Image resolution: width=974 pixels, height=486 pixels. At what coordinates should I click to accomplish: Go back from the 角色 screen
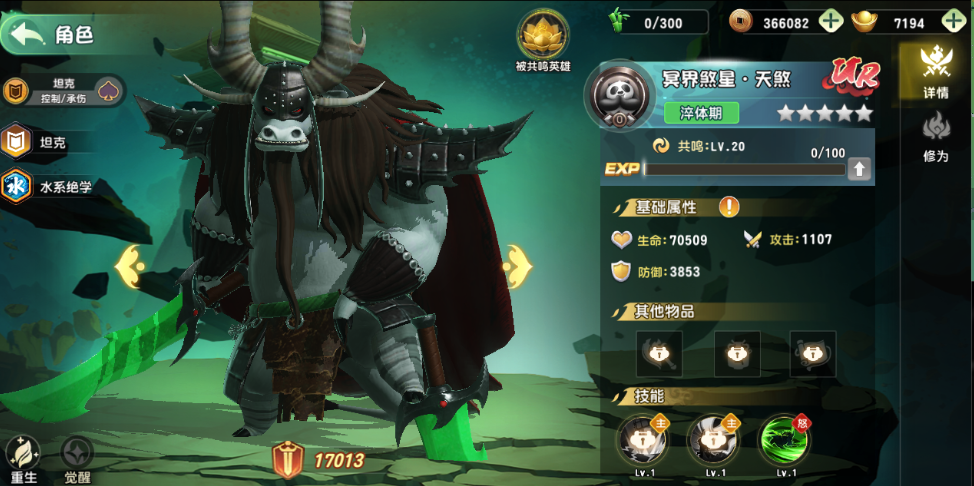pos(29,35)
